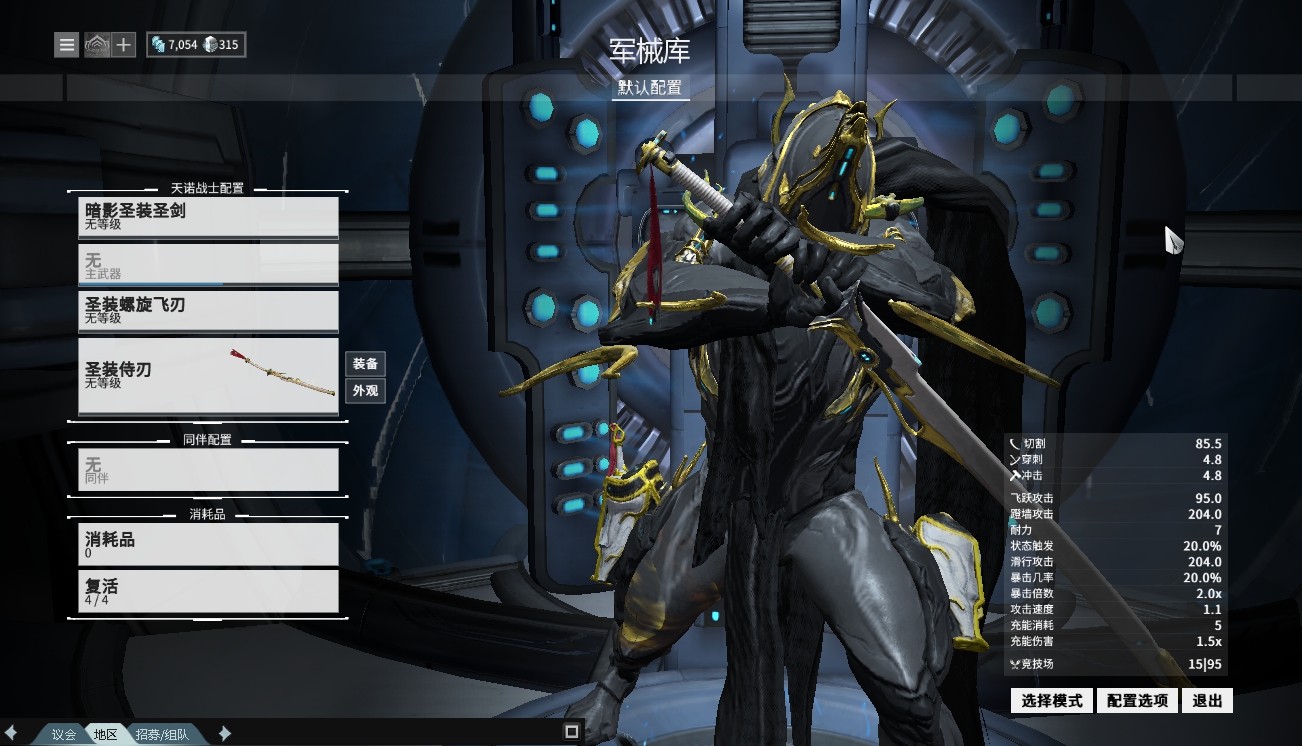1302x746 pixels.
Task: Open the hamburger main menu
Action: (67, 45)
